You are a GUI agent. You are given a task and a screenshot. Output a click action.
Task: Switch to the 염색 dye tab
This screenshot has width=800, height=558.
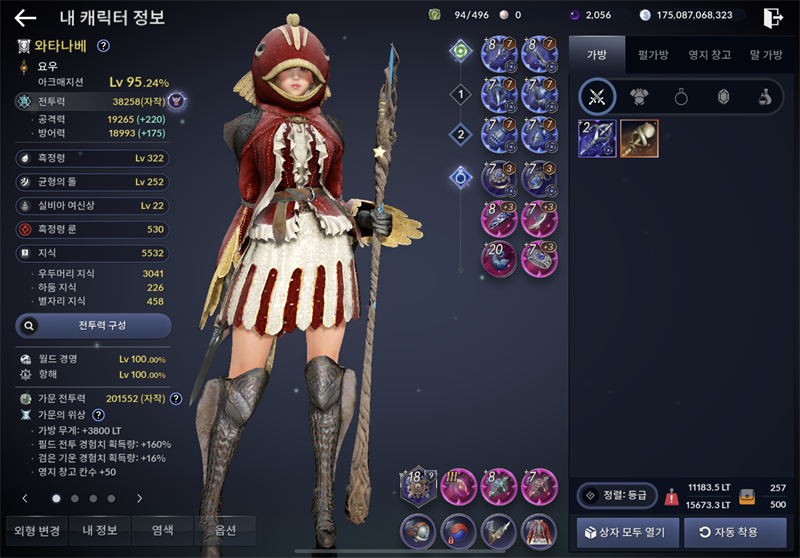pos(162,530)
